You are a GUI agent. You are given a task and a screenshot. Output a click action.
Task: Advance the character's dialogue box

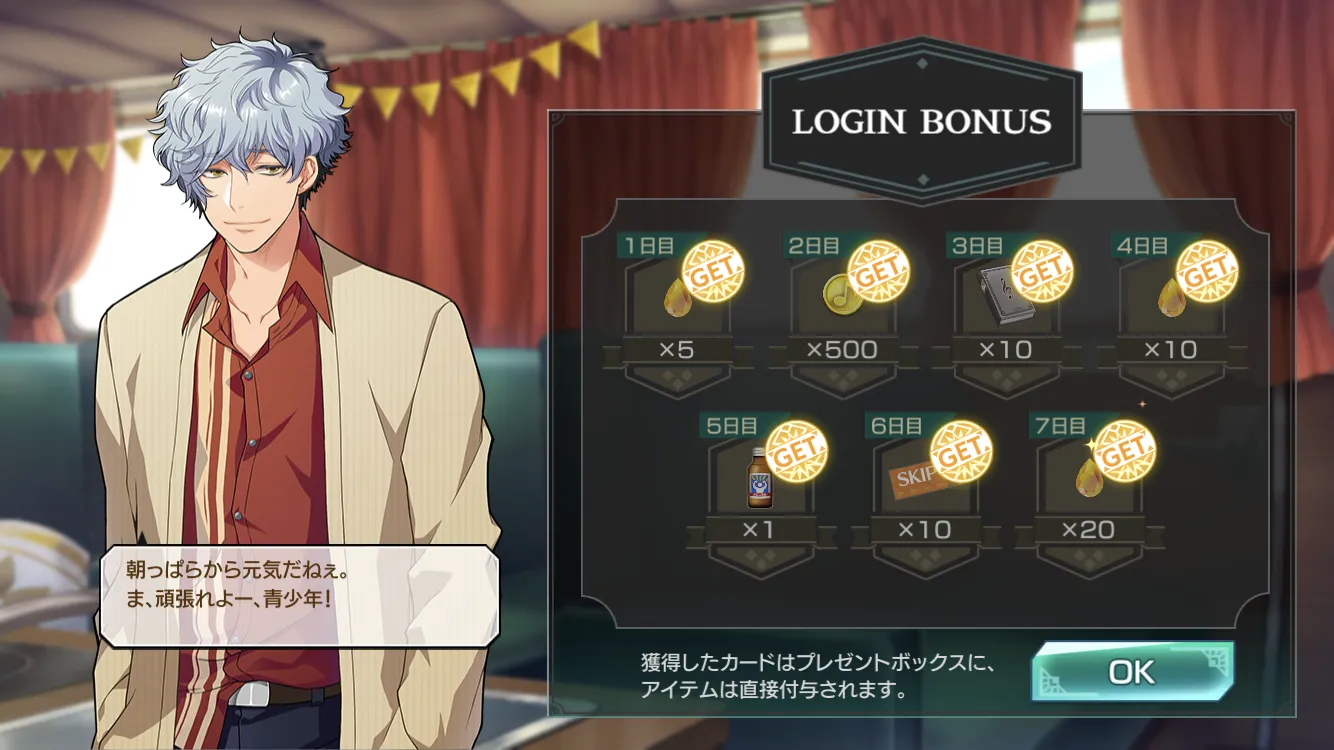pyautogui.click(x=297, y=595)
